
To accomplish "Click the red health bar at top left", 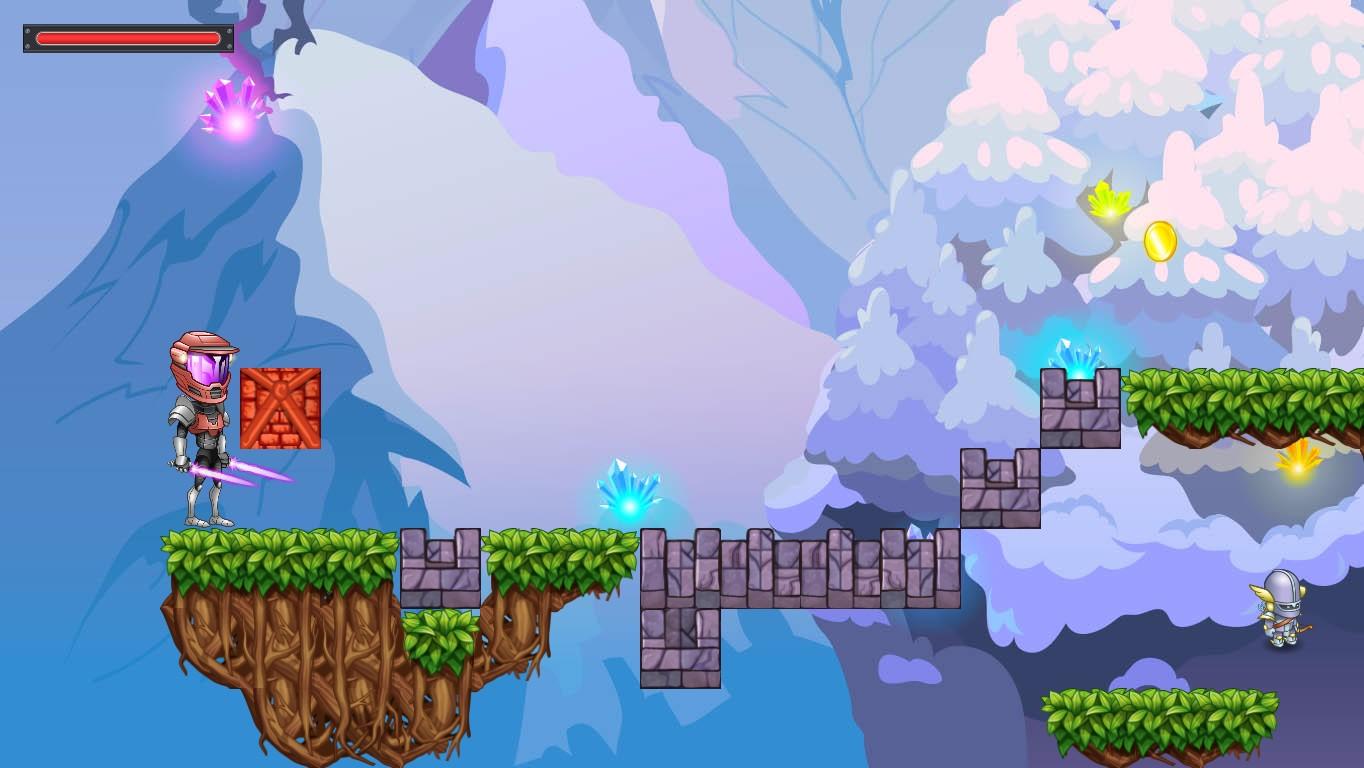I will (127, 38).
